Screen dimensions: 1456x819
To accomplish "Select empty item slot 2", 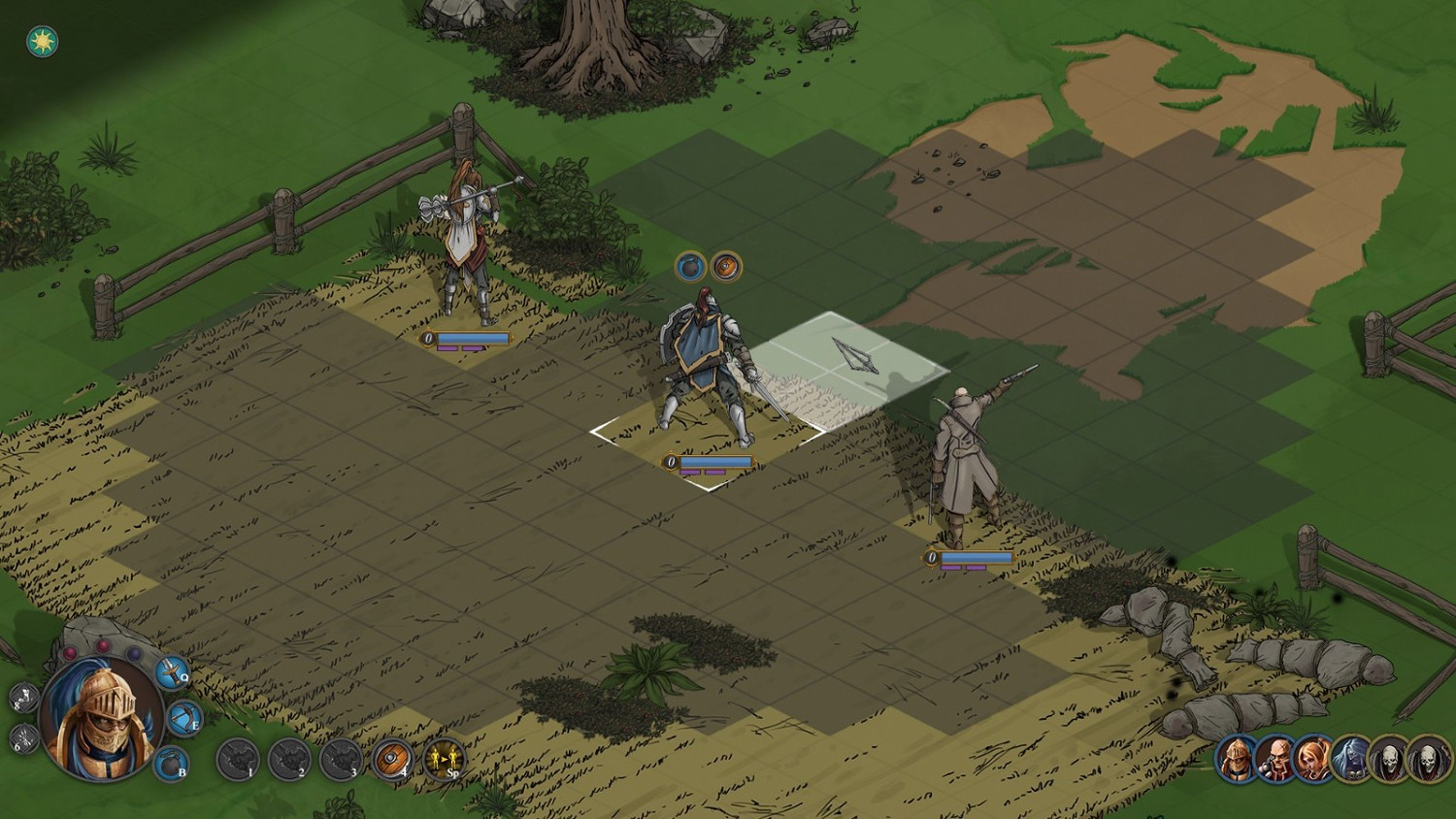I will pos(289,760).
